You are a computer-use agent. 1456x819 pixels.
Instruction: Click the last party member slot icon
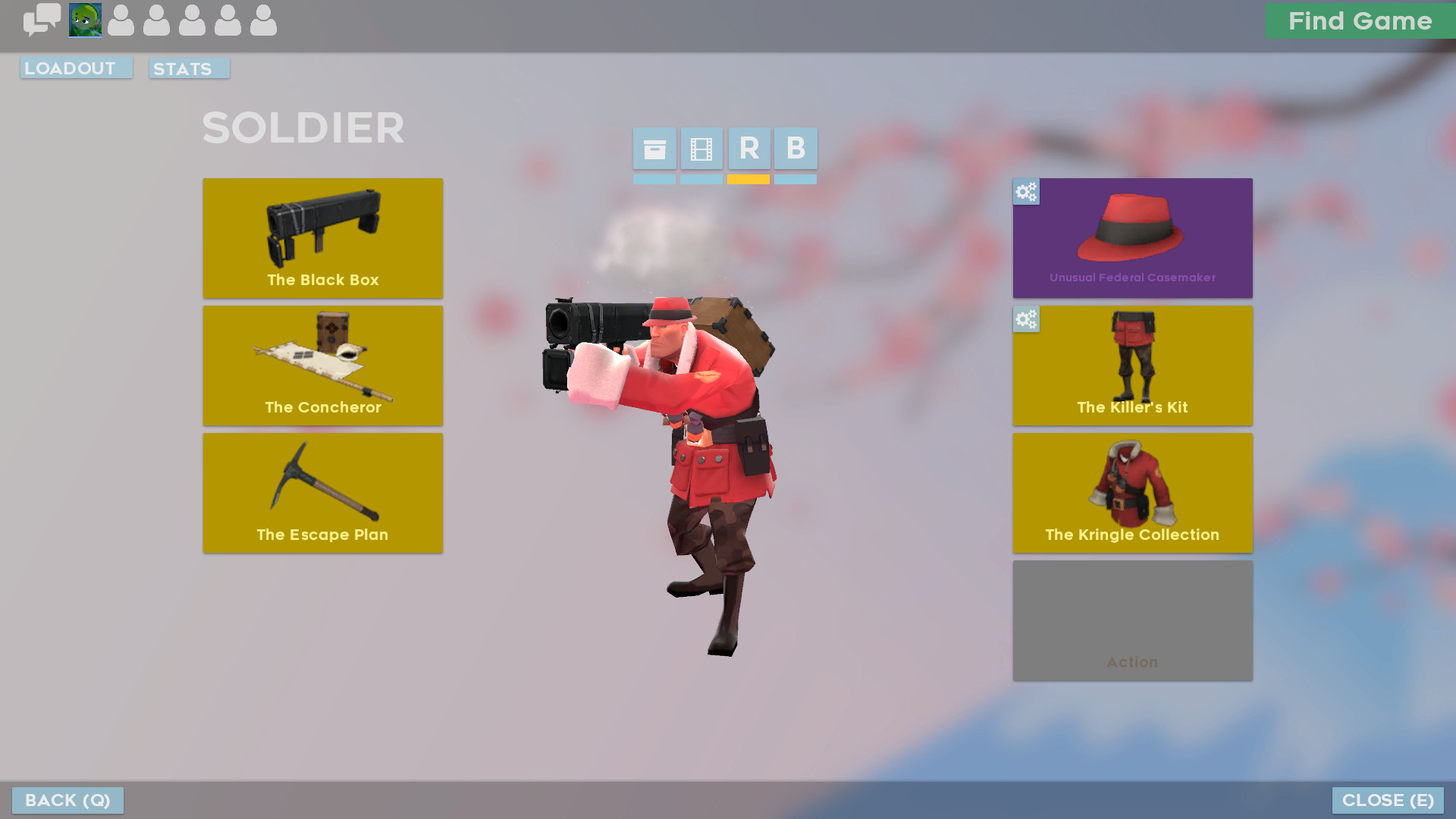click(x=264, y=20)
